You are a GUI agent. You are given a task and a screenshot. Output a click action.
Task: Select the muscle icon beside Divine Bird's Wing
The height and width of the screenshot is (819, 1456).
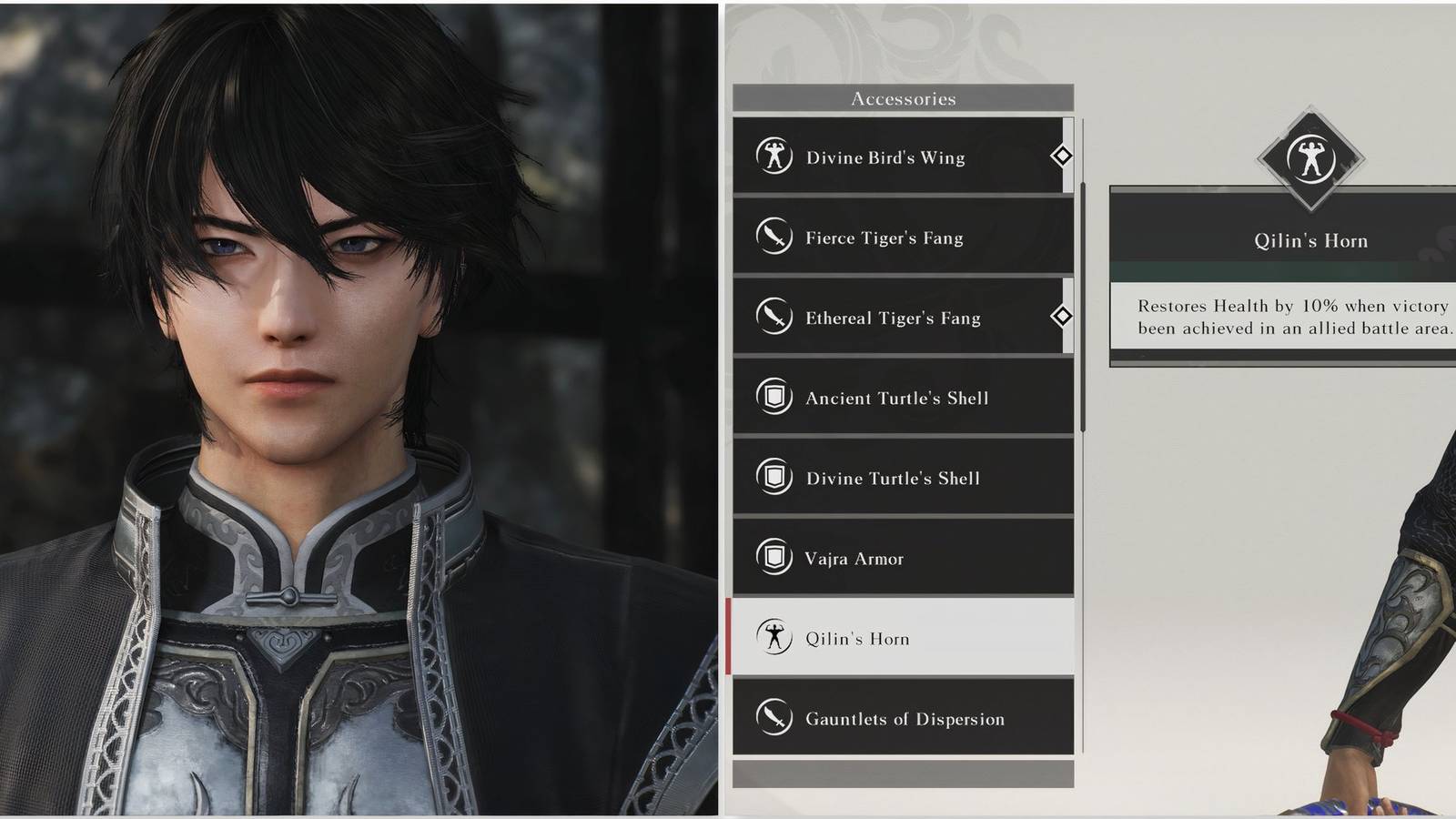pos(774,157)
